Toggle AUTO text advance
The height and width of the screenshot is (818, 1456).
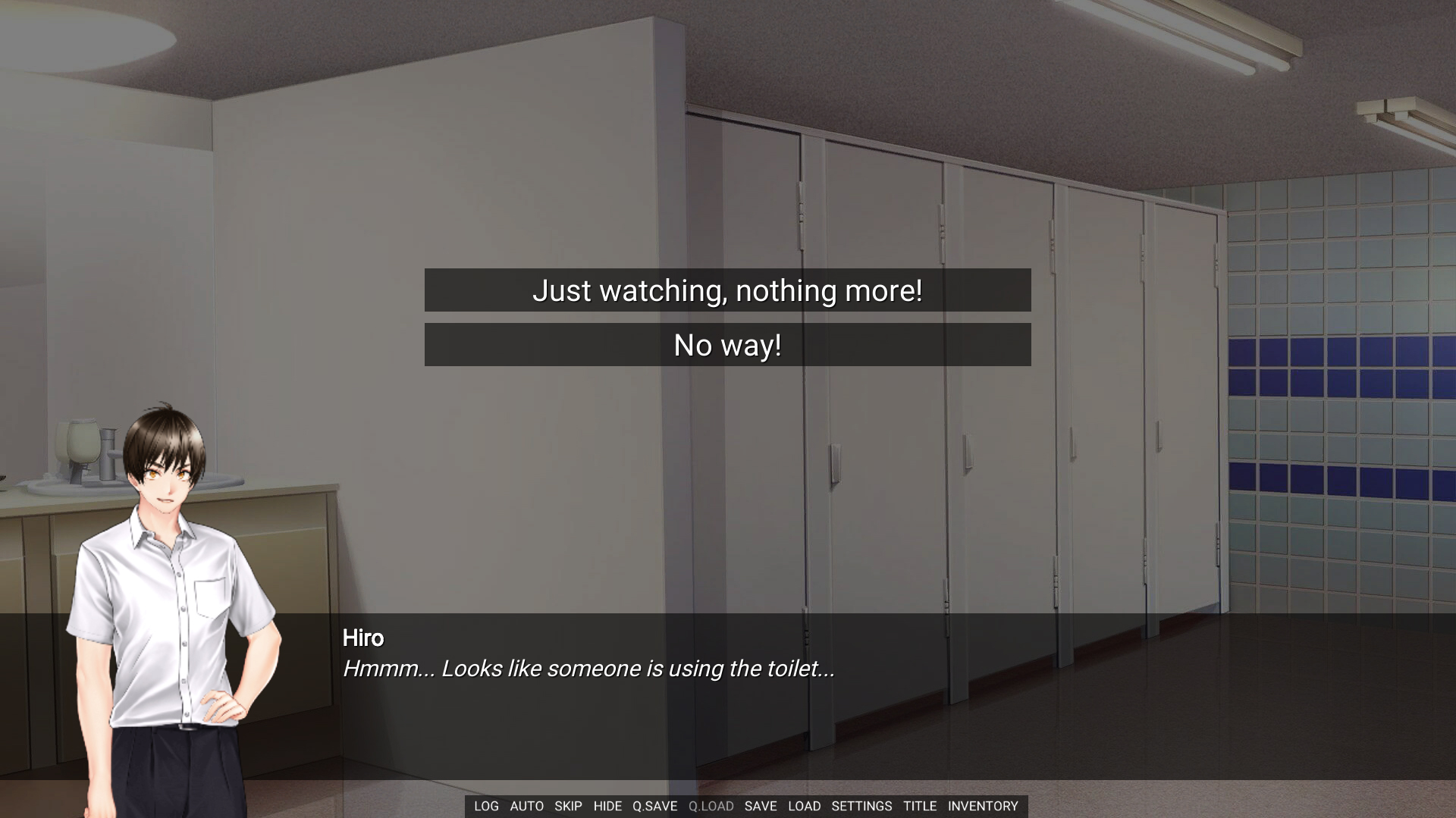526,806
